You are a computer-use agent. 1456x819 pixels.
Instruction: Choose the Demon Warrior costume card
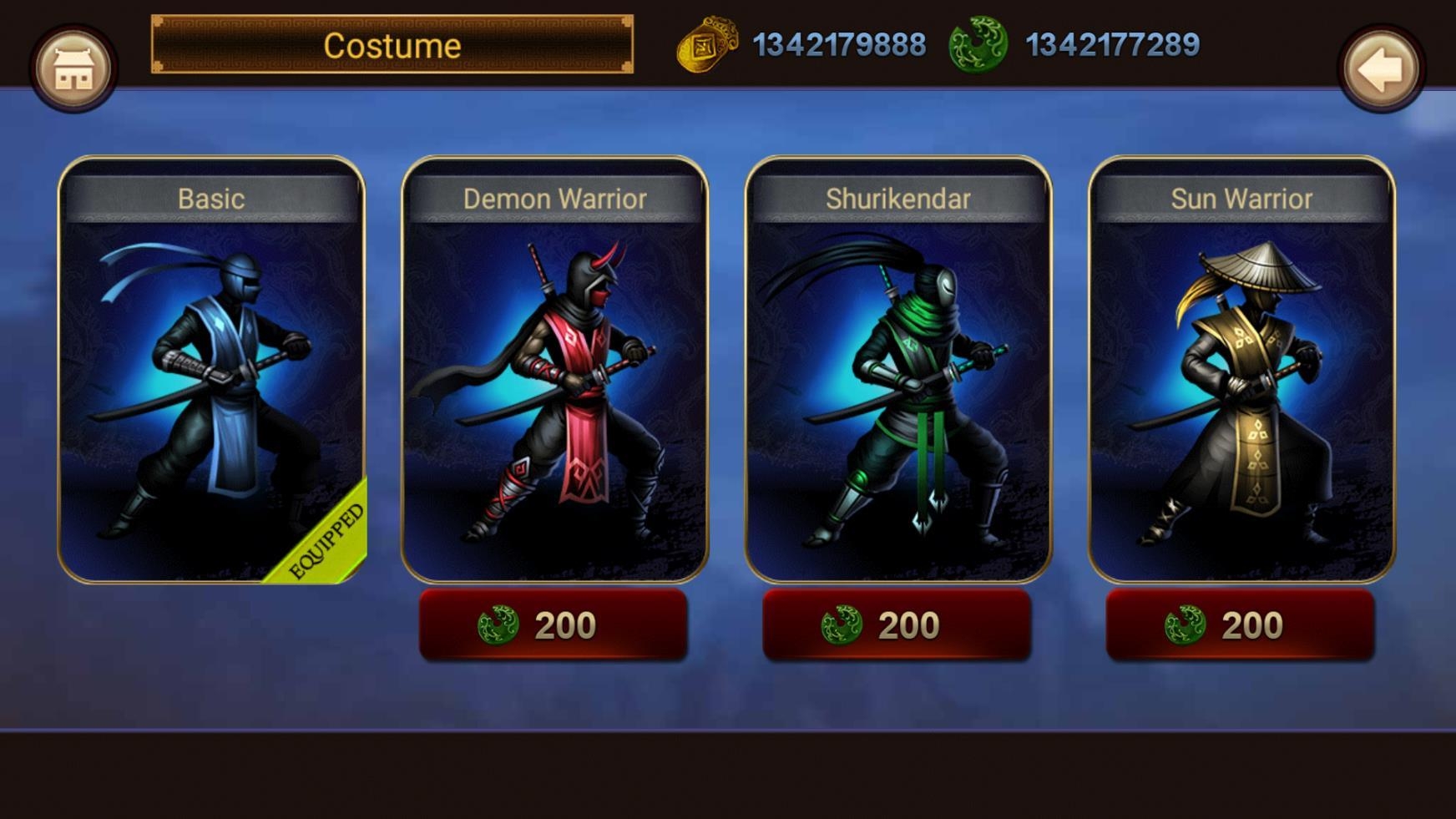pyautogui.click(x=555, y=369)
